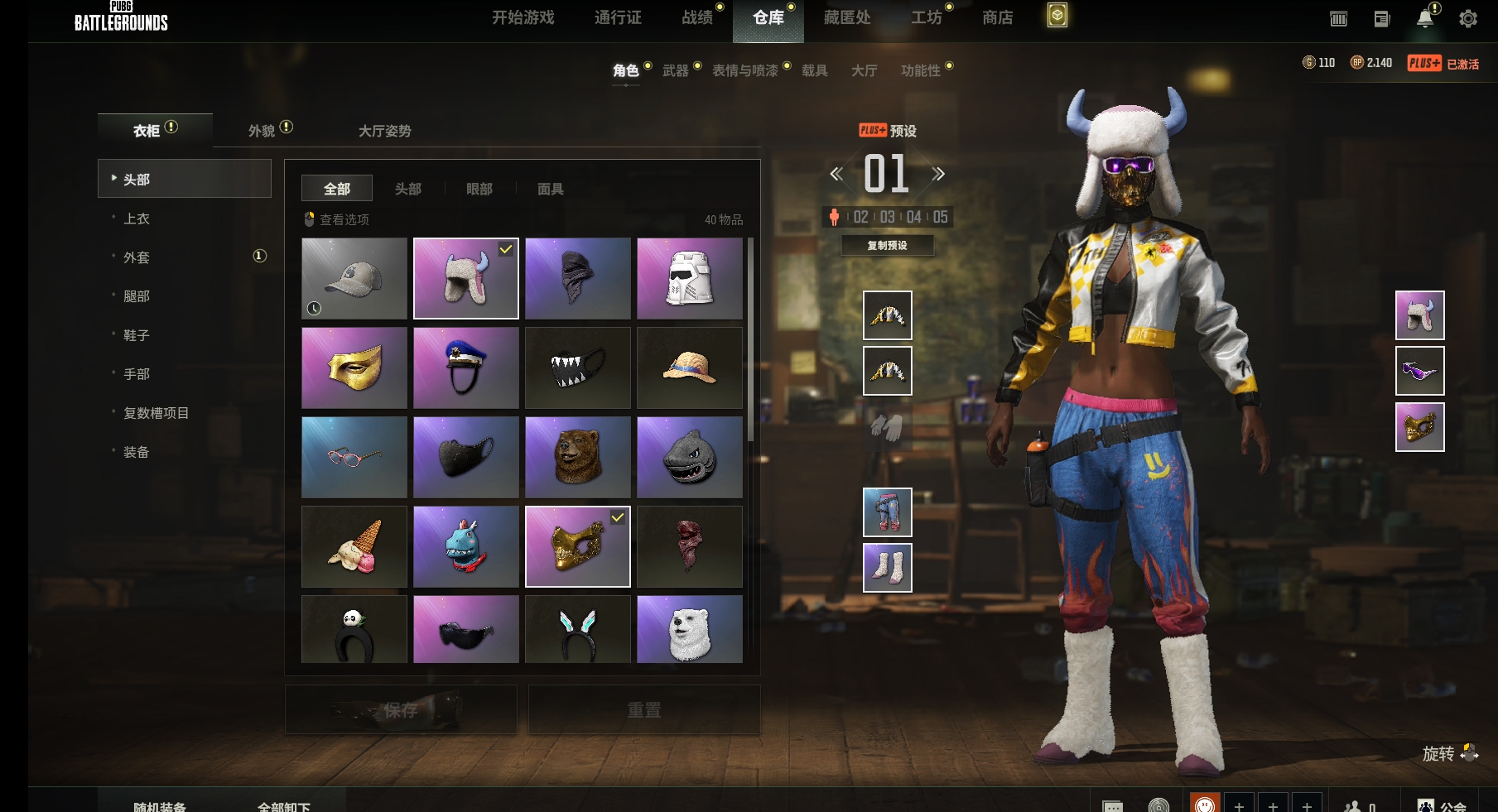1498x812 pixels.
Task: Switch to the 武器 weapons category
Action: (676, 71)
